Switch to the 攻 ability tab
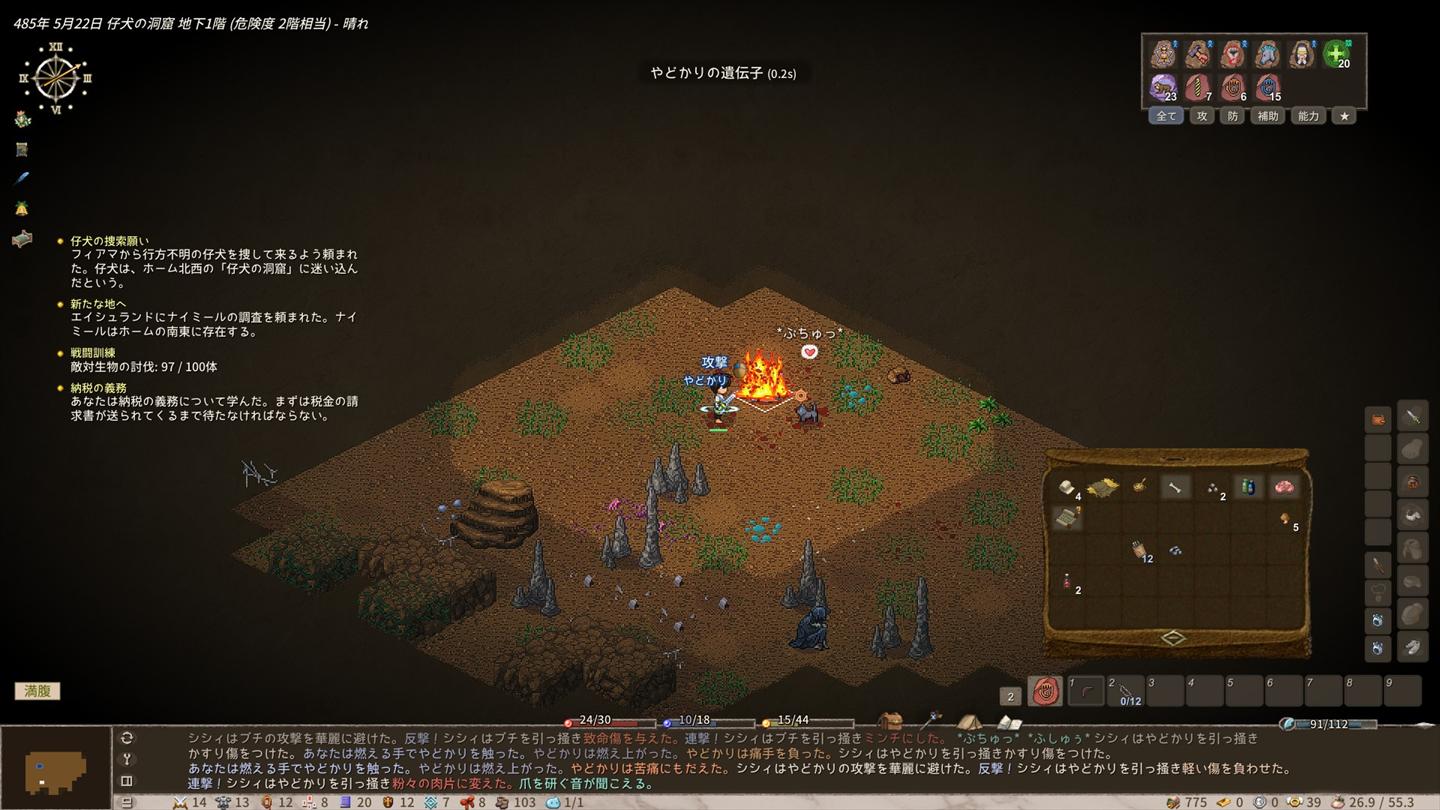This screenshot has width=1440, height=810. pos(1202,116)
